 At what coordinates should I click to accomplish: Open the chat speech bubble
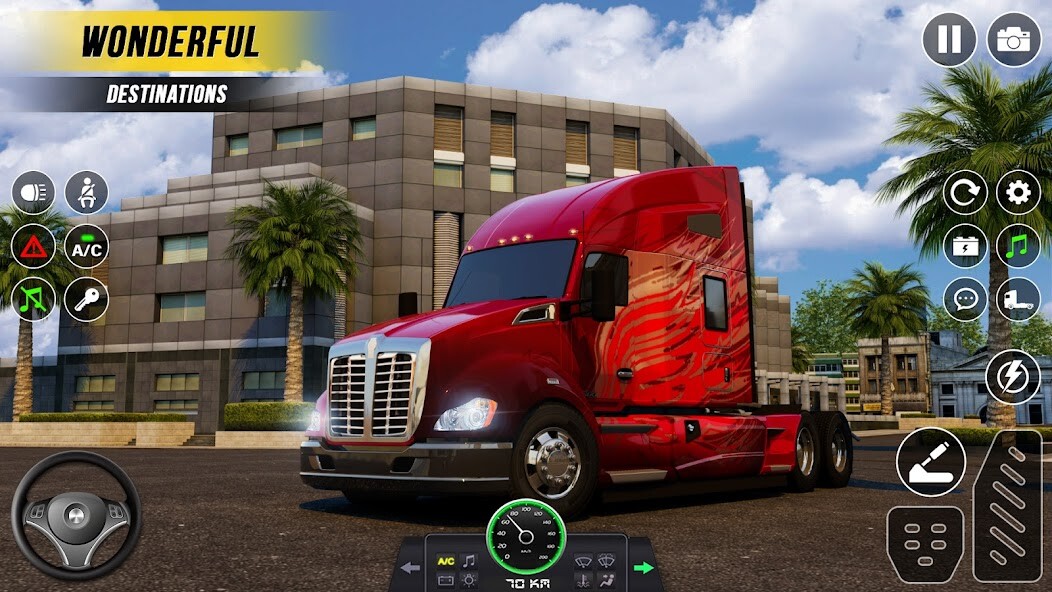click(x=965, y=298)
